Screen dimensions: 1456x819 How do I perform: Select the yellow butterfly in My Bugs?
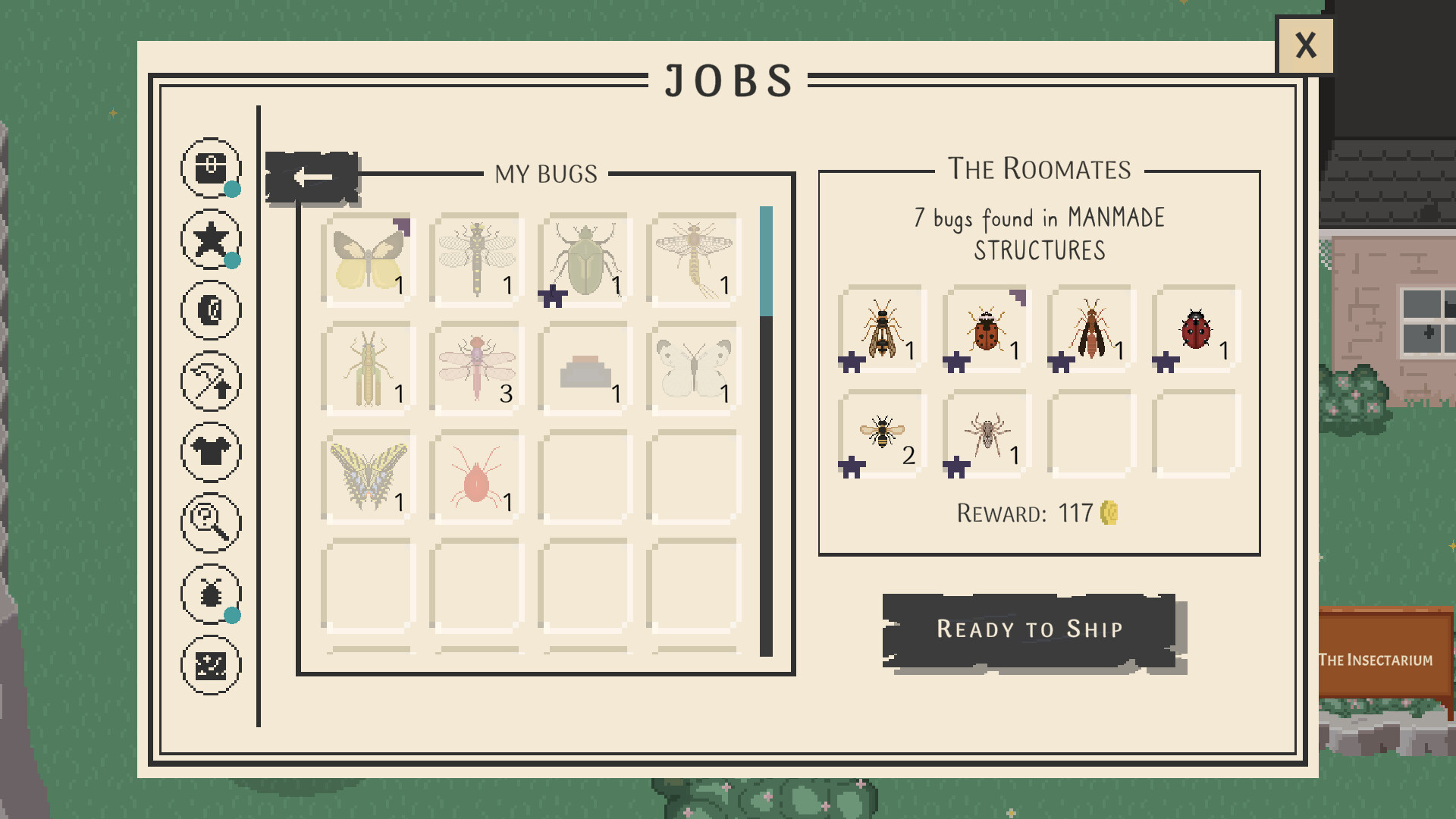pyautogui.click(x=366, y=258)
